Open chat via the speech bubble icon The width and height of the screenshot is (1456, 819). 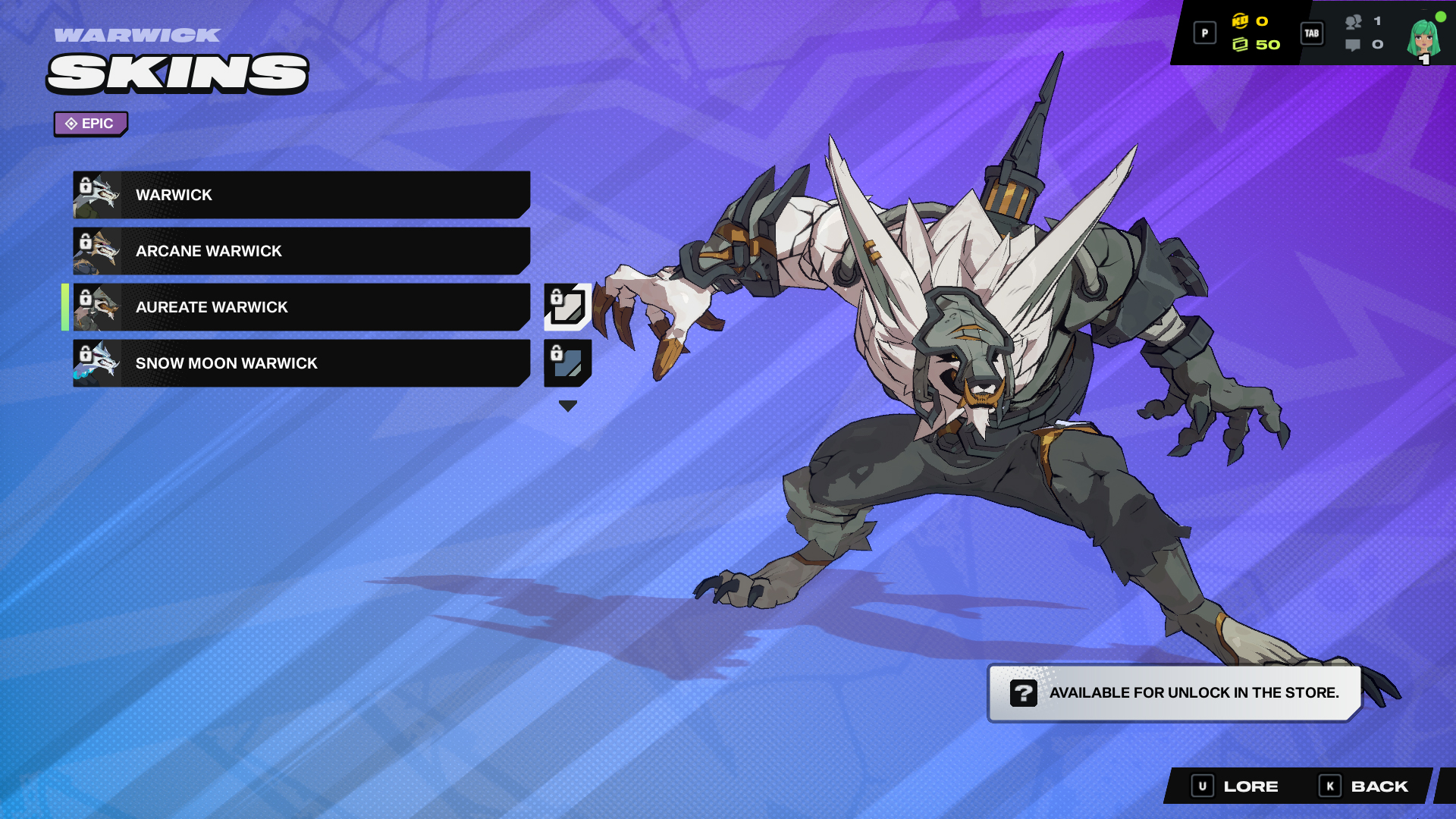tap(1351, 45)
